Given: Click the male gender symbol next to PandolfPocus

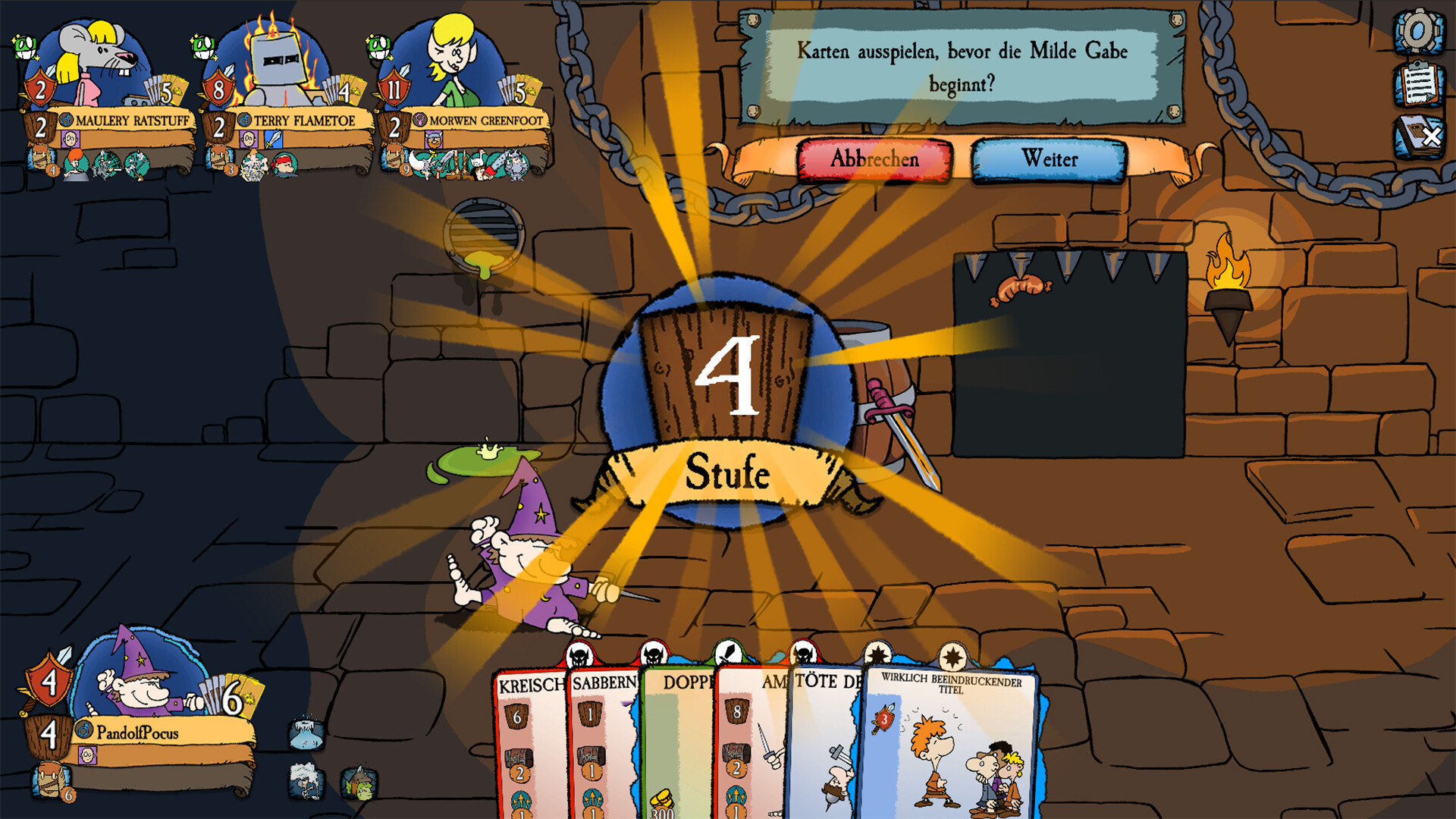Looking at the screenshot, I should 83,730.
